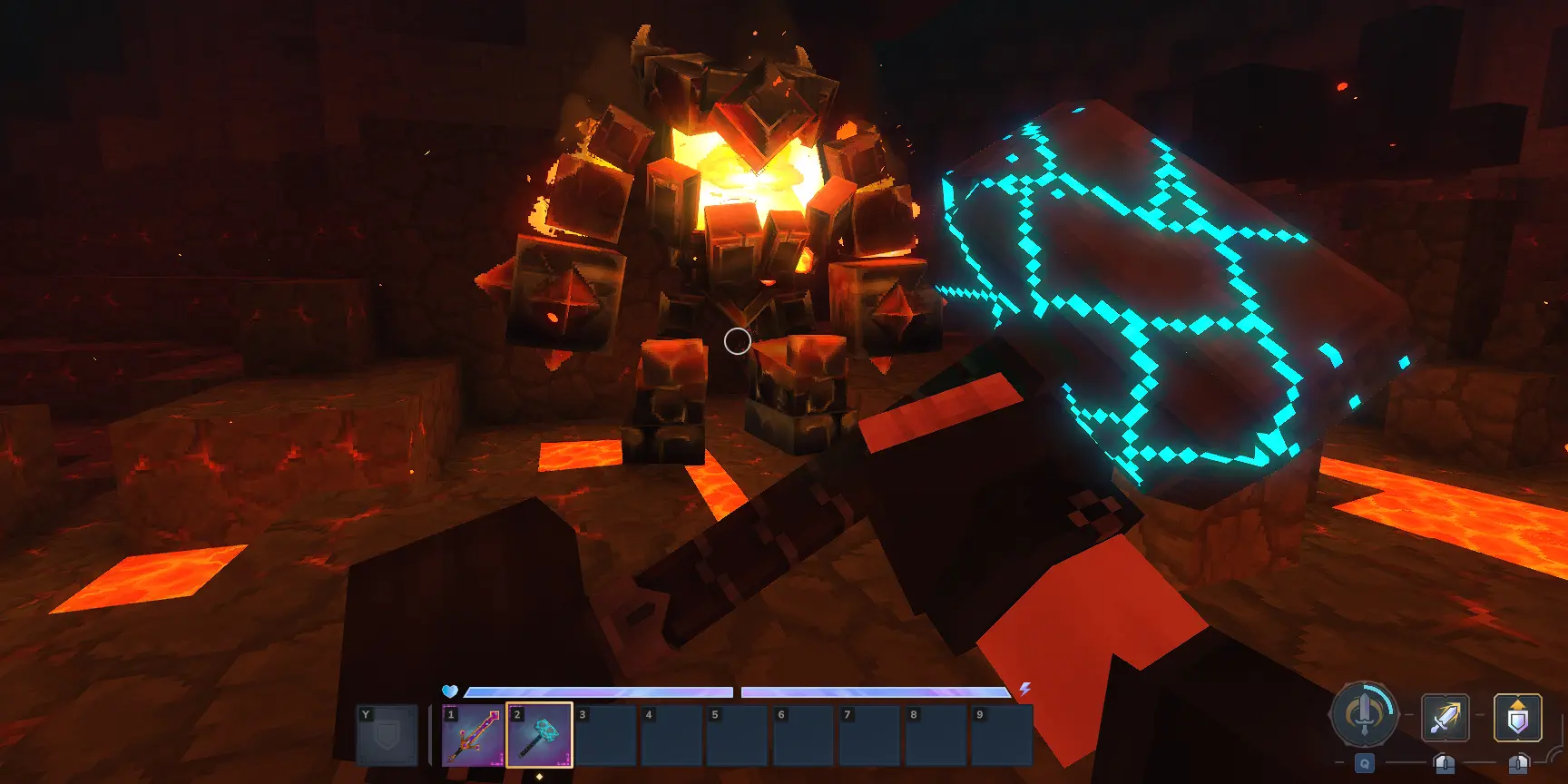Click the shield utility slot left of the hotbar
Image resolution: width=1568 pixels, height=784 pixels.
387,735
